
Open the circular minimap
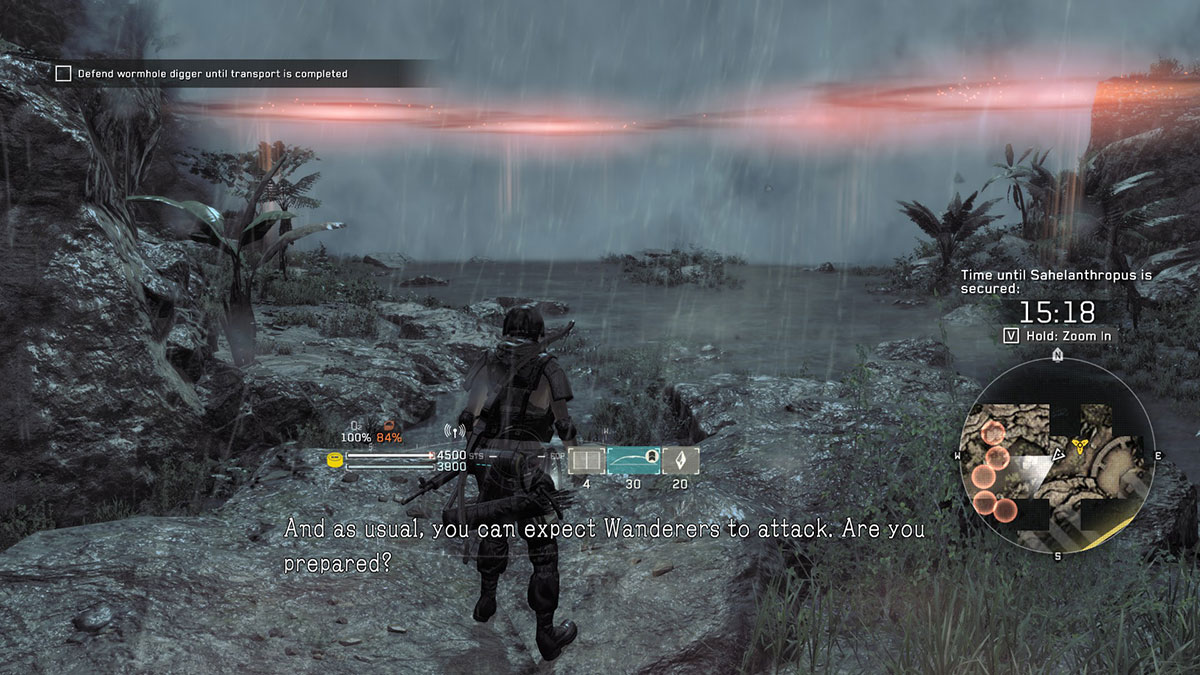(1057, 456)
